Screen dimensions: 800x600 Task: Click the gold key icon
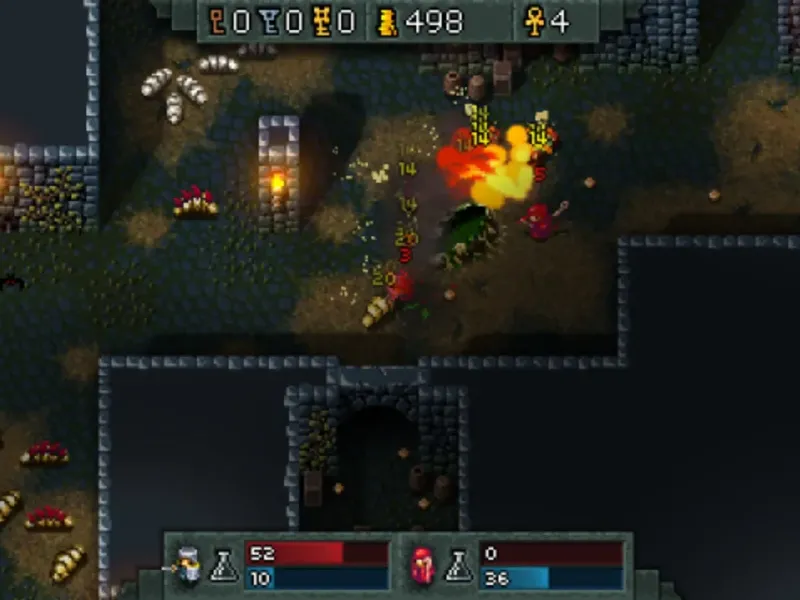(x=322, y=22)
